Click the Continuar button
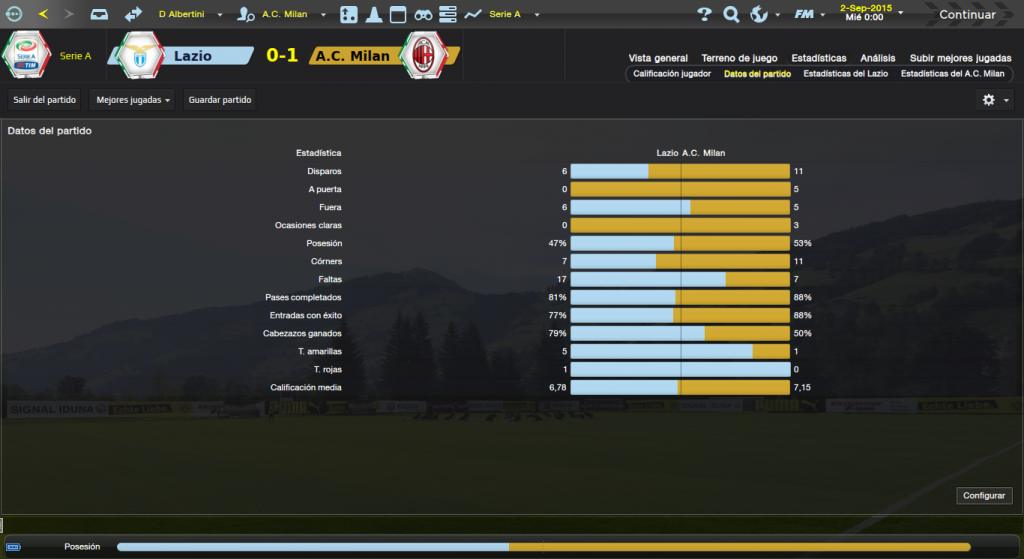Screen dimensions: 1024x559 pos(966,15)
